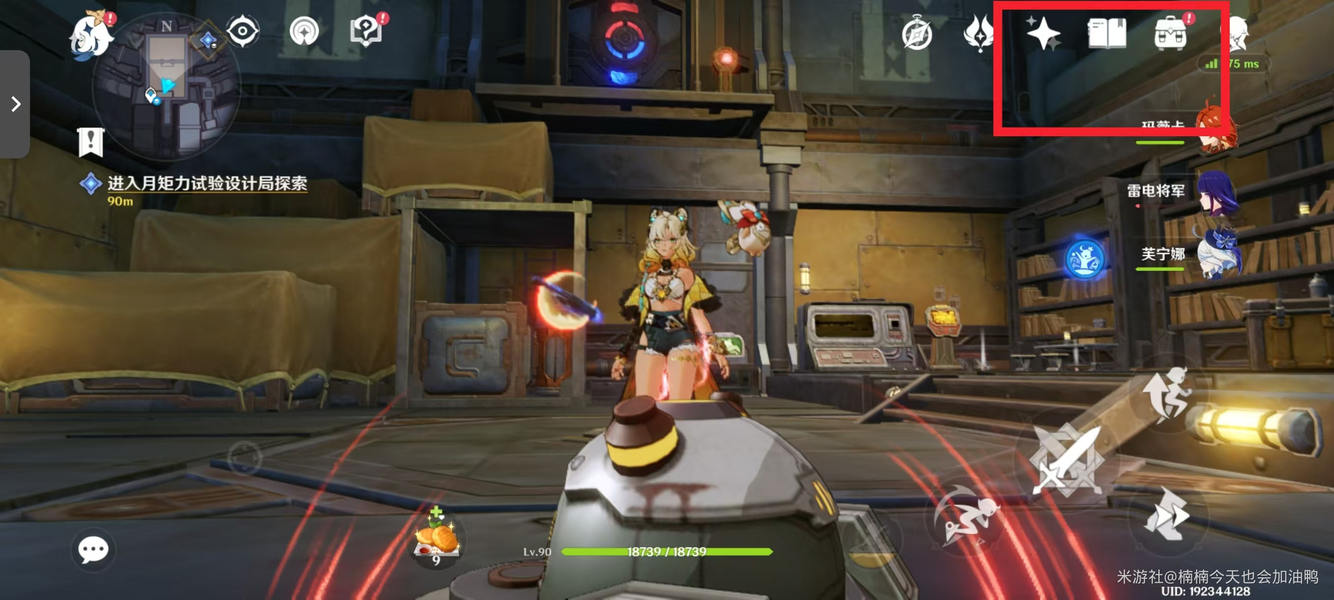
Task: Open the tutorial book with question mark
Action: pos(367,31)
